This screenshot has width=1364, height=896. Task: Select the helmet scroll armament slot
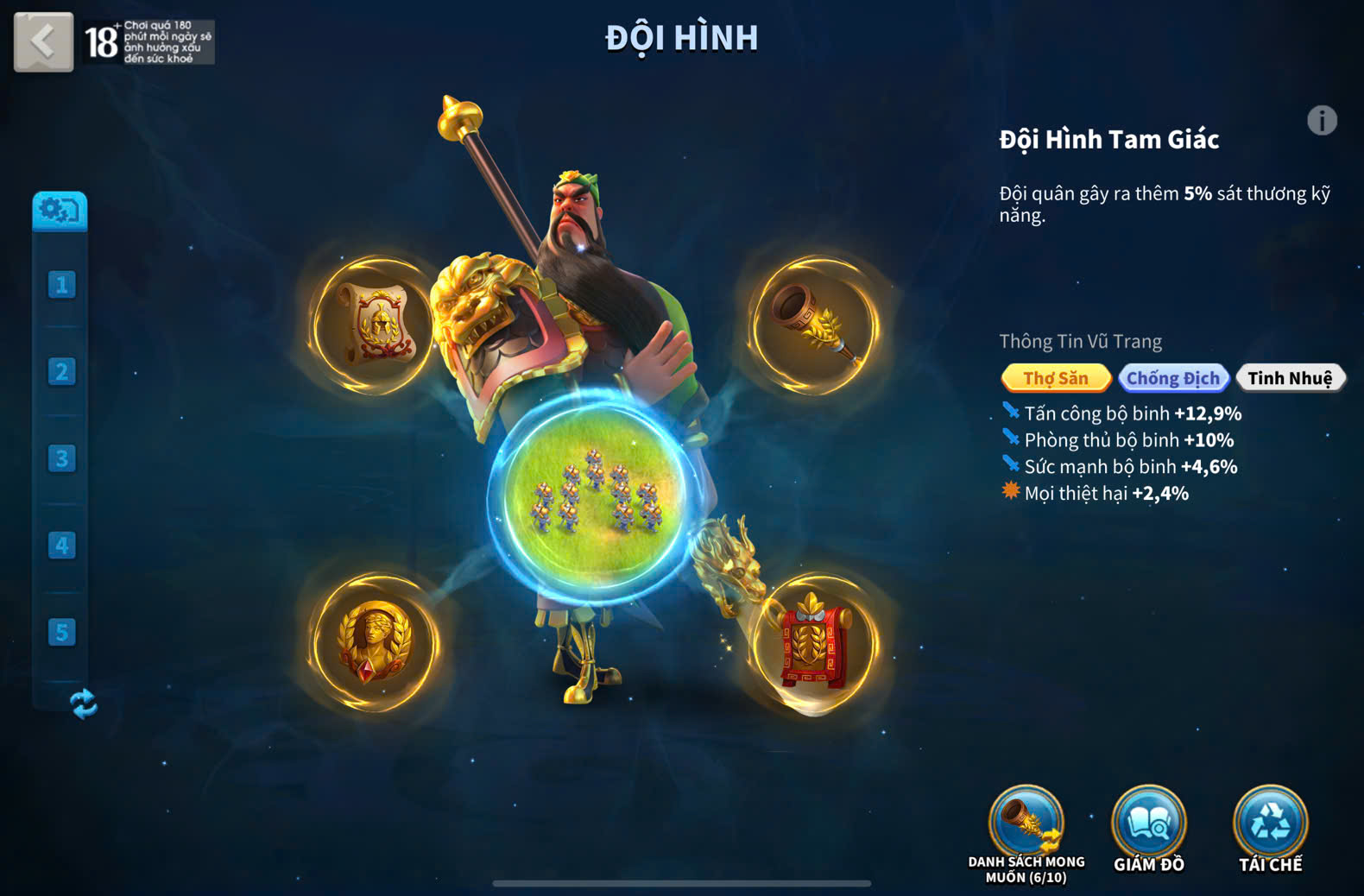tap(375, 325)
